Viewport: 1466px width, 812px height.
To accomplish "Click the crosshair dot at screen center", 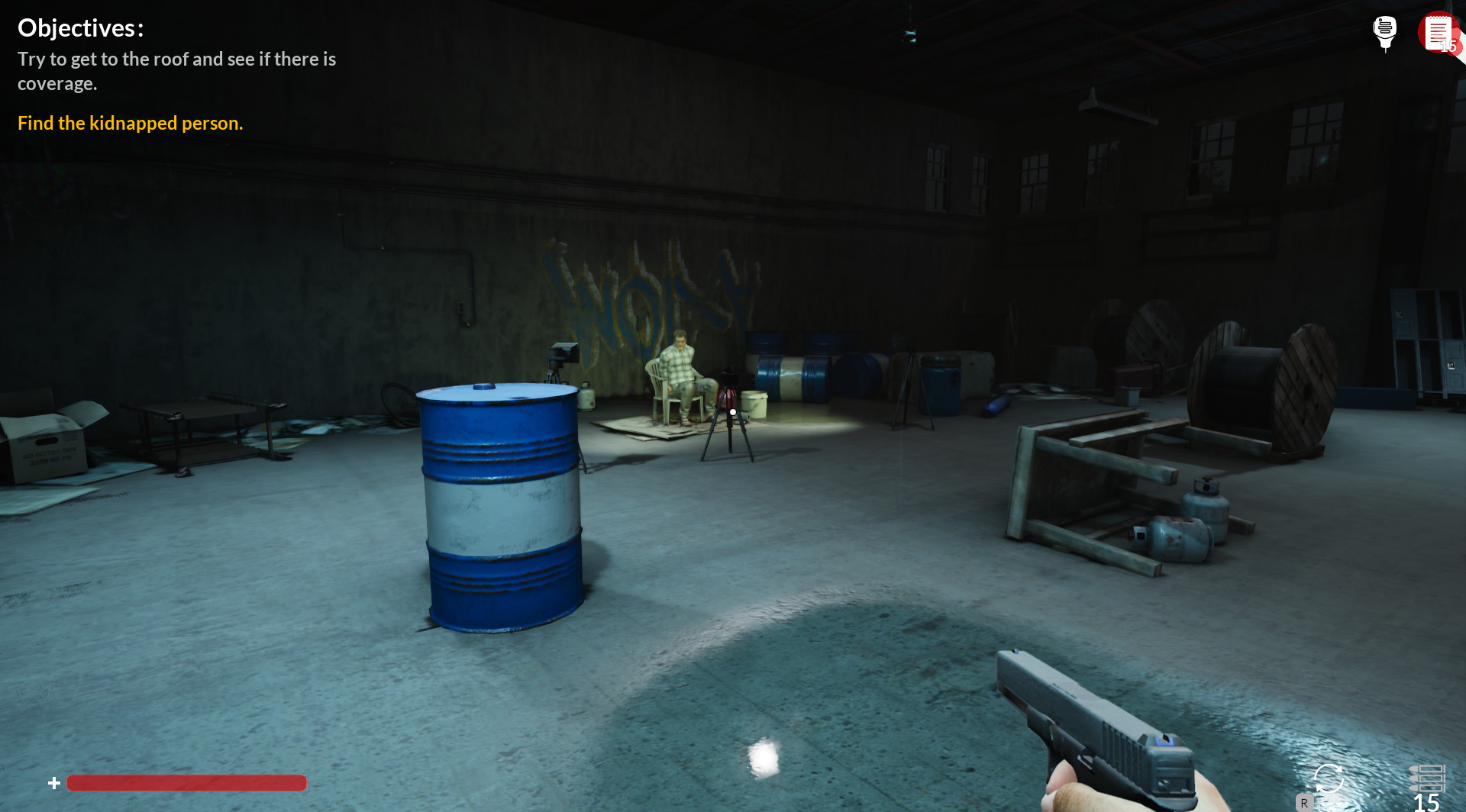I will click(x=732, y=411).
